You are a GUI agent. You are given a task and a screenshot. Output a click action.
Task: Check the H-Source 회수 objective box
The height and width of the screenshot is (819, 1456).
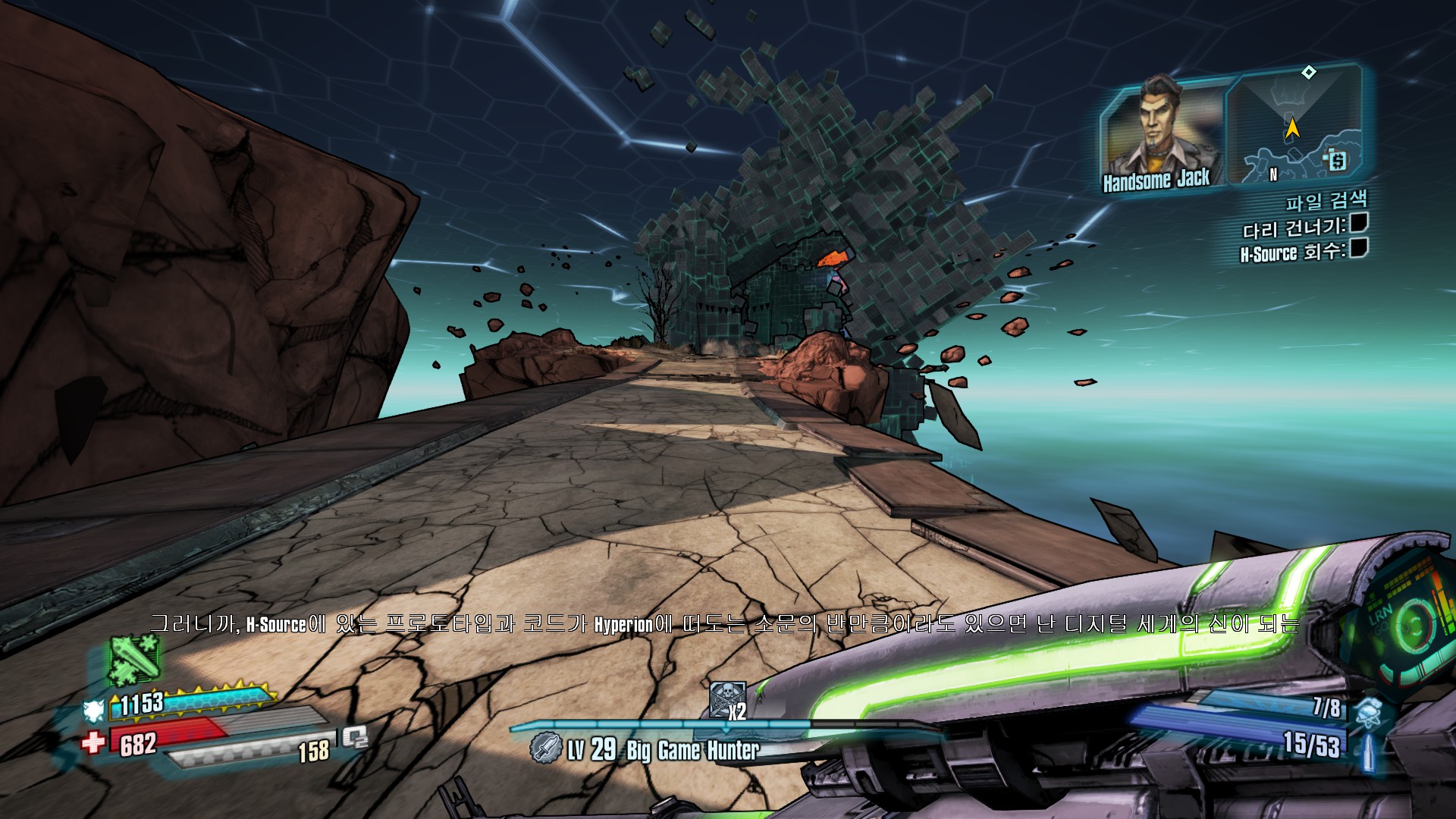[1358, 248]
